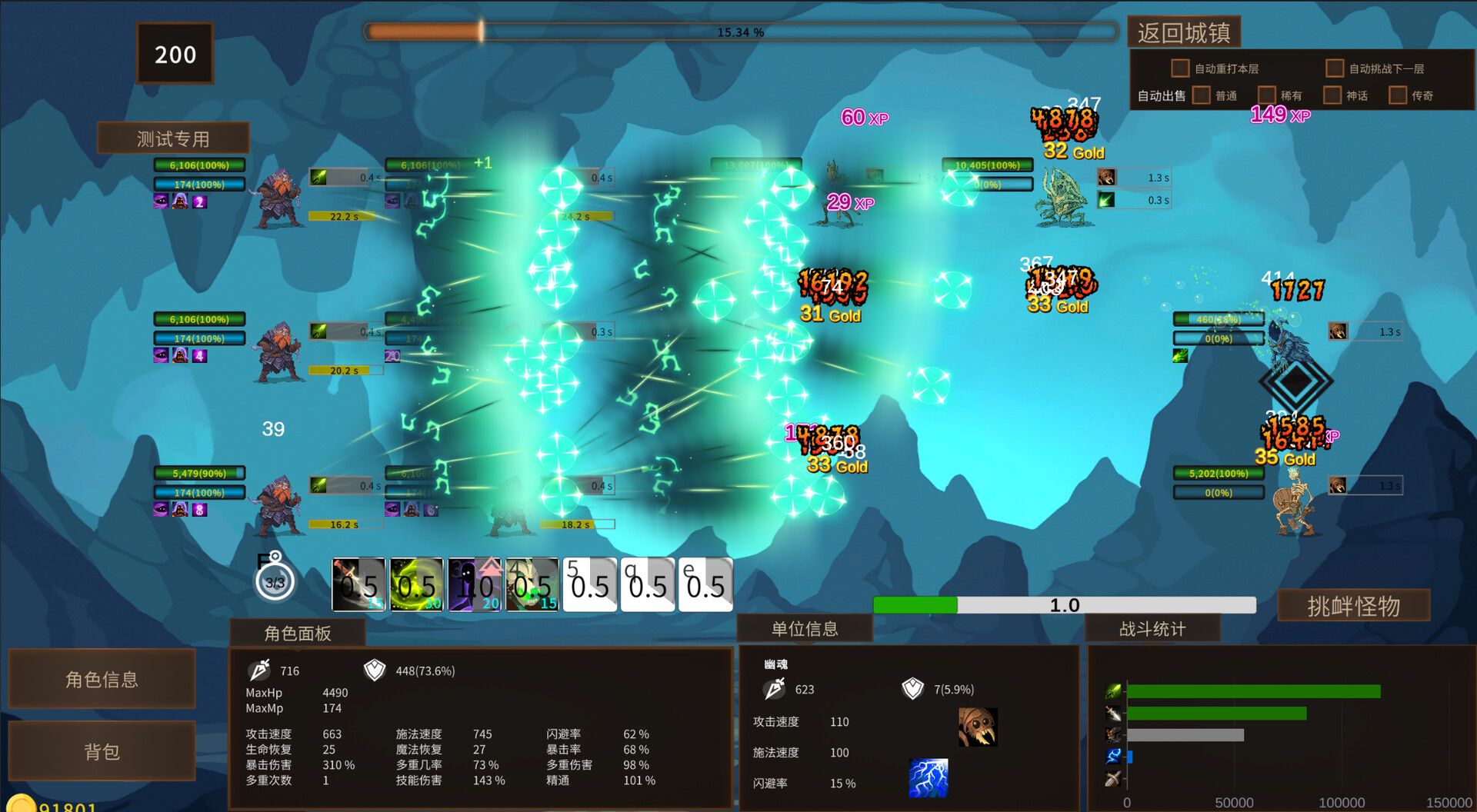The height and width of the screenshot is (812, 1477).
Task: Select the 单位信息 unit info tab
Action: (x=805, y=629)
